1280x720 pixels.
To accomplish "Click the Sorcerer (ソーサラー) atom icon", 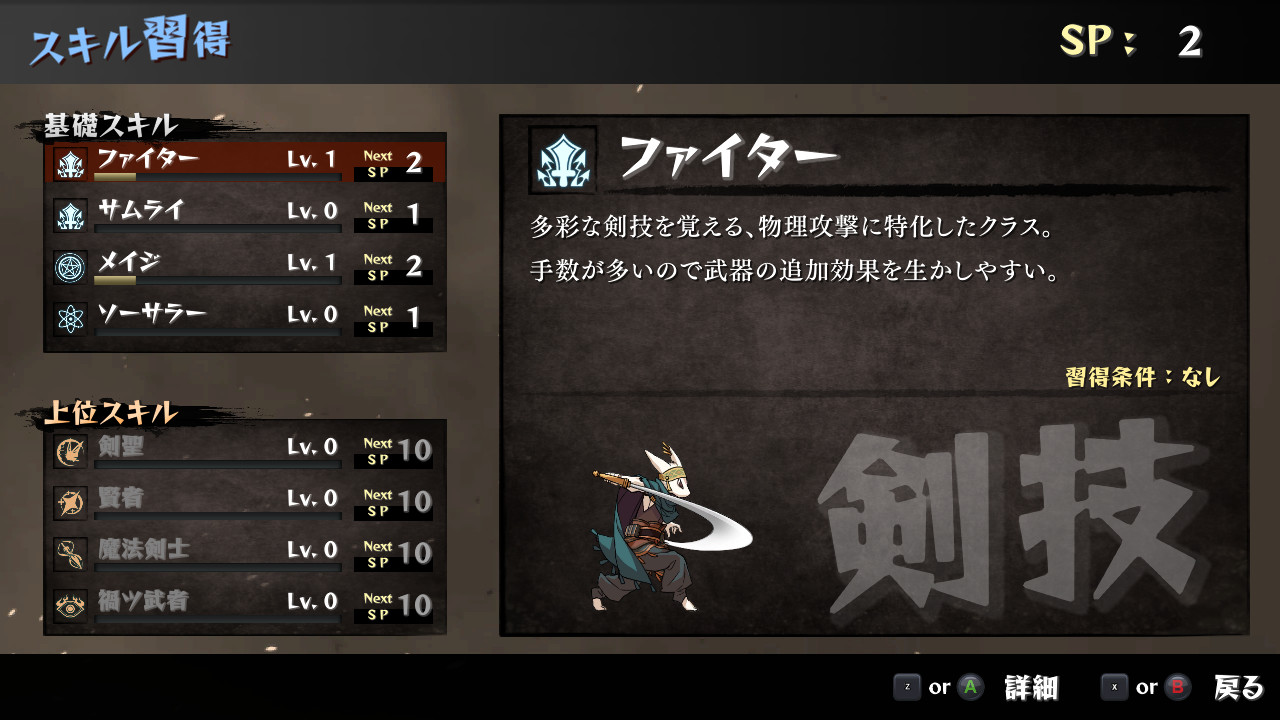I will click(x=68, y=315).
